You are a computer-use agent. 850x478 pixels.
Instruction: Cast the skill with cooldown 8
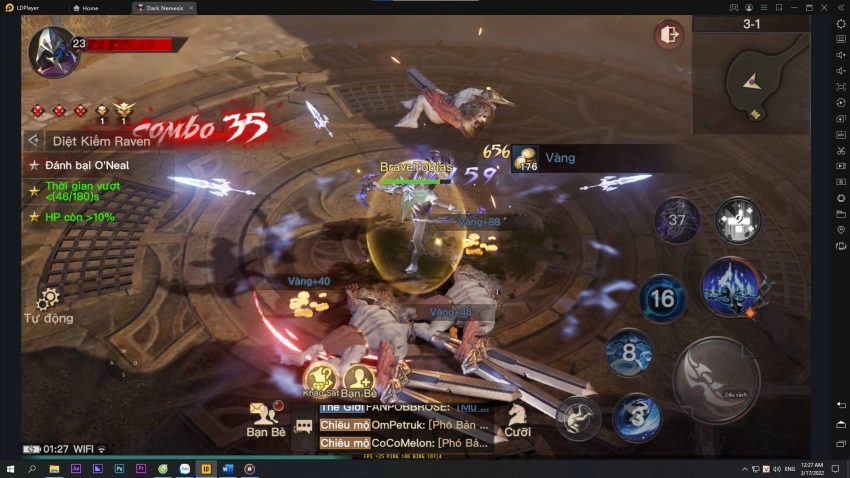(629, 353)
